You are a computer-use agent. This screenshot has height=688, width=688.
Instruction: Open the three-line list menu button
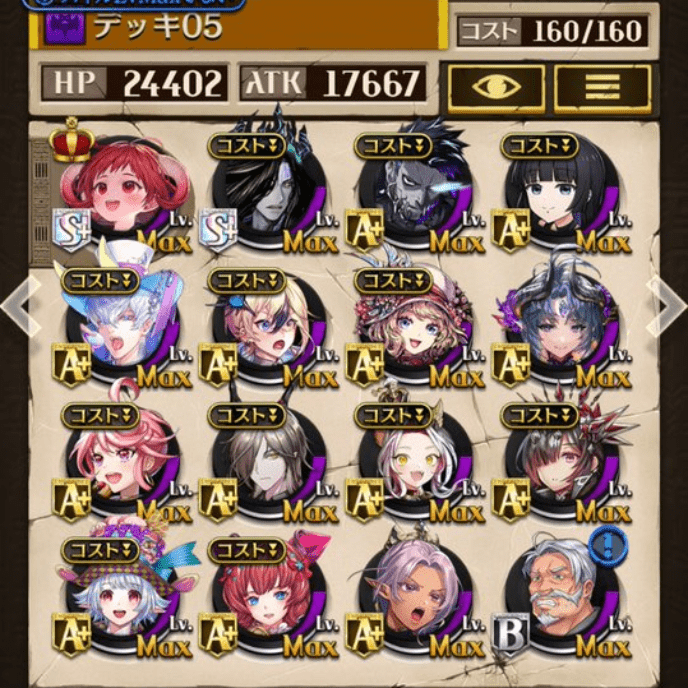tap(603, 87)
